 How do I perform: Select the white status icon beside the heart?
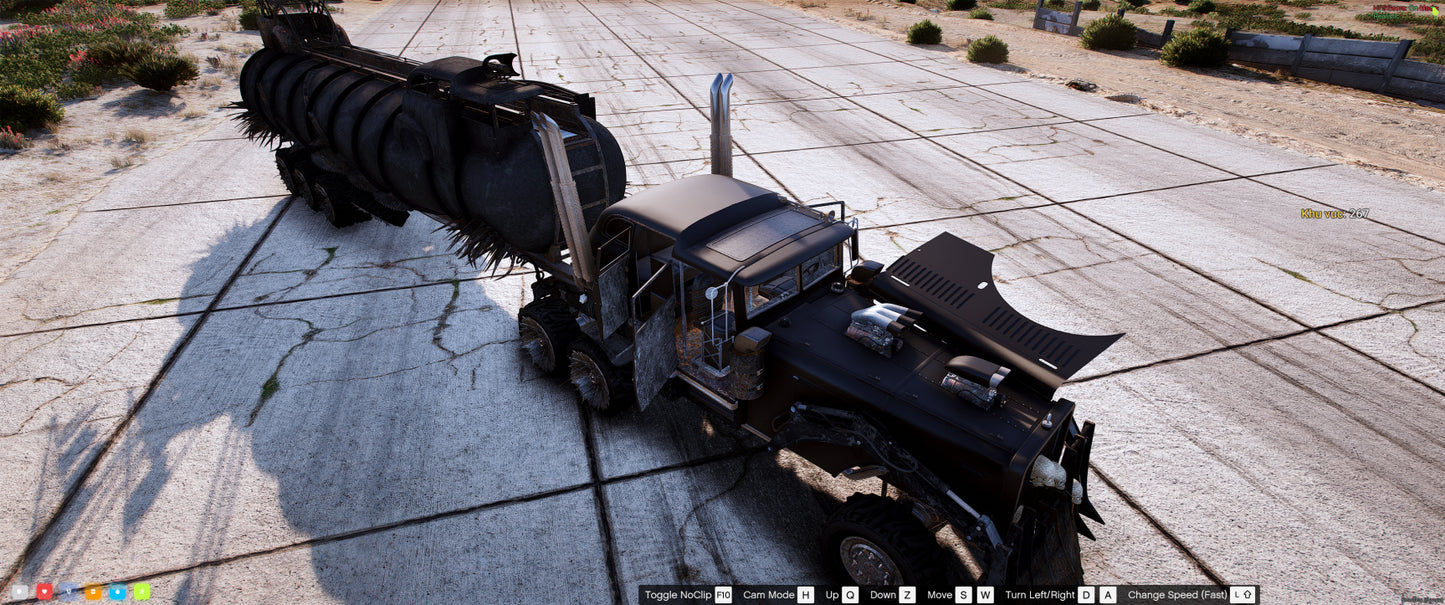coord(19,592)
